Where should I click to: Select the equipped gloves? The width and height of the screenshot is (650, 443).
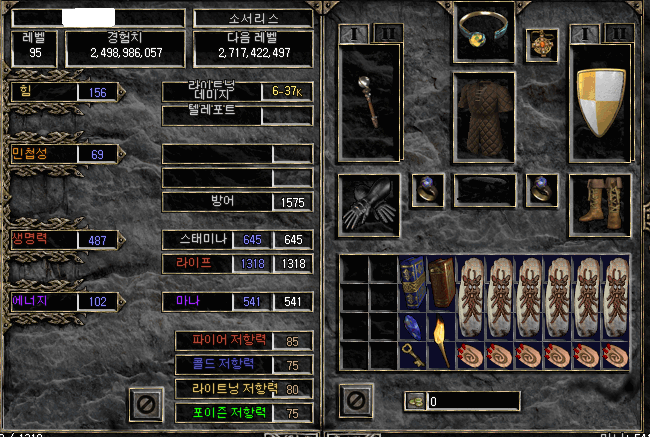pos(368,200)
